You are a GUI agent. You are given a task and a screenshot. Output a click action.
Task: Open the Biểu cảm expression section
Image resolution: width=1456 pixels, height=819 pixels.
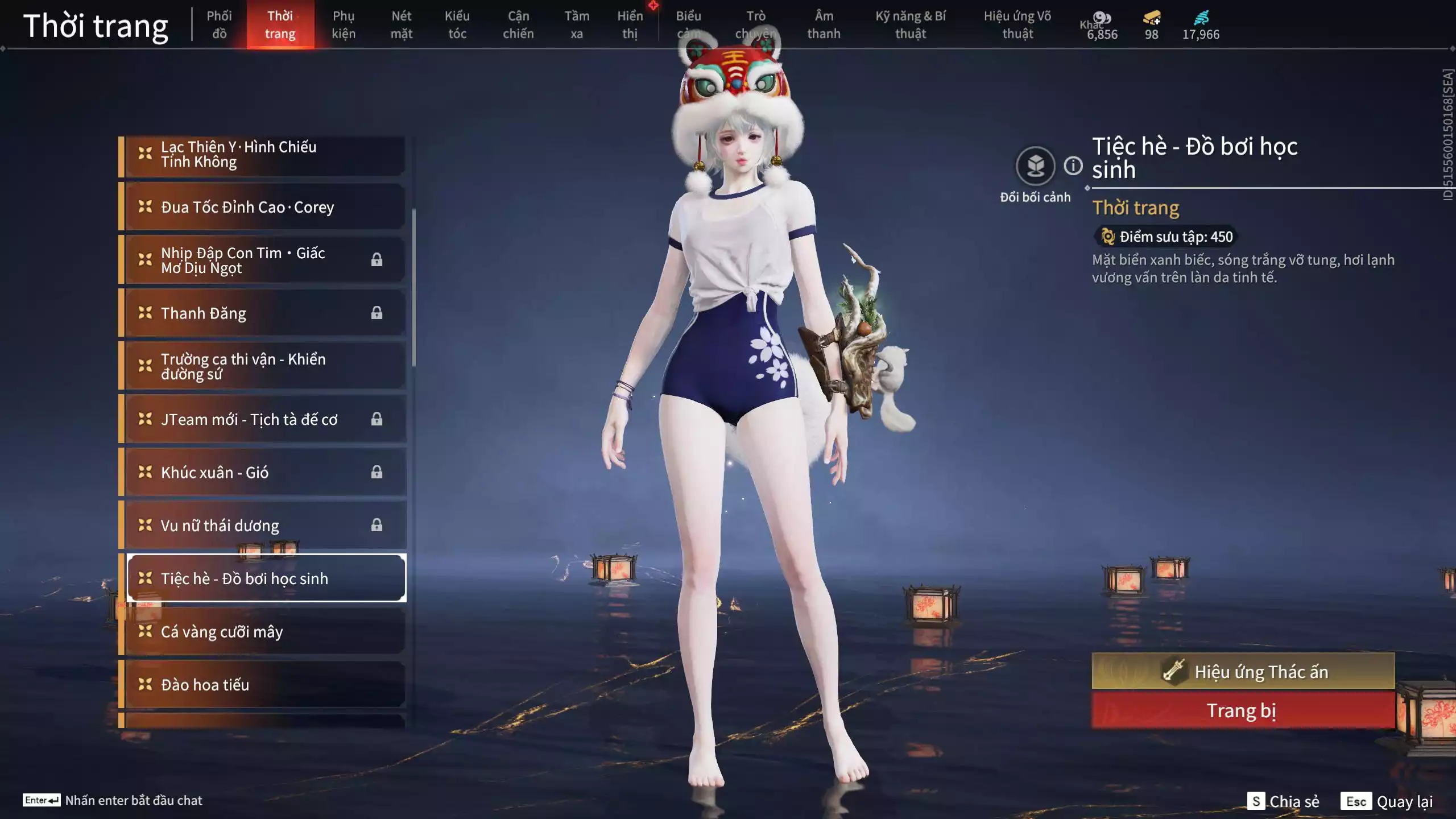click(x=686, y=24)
